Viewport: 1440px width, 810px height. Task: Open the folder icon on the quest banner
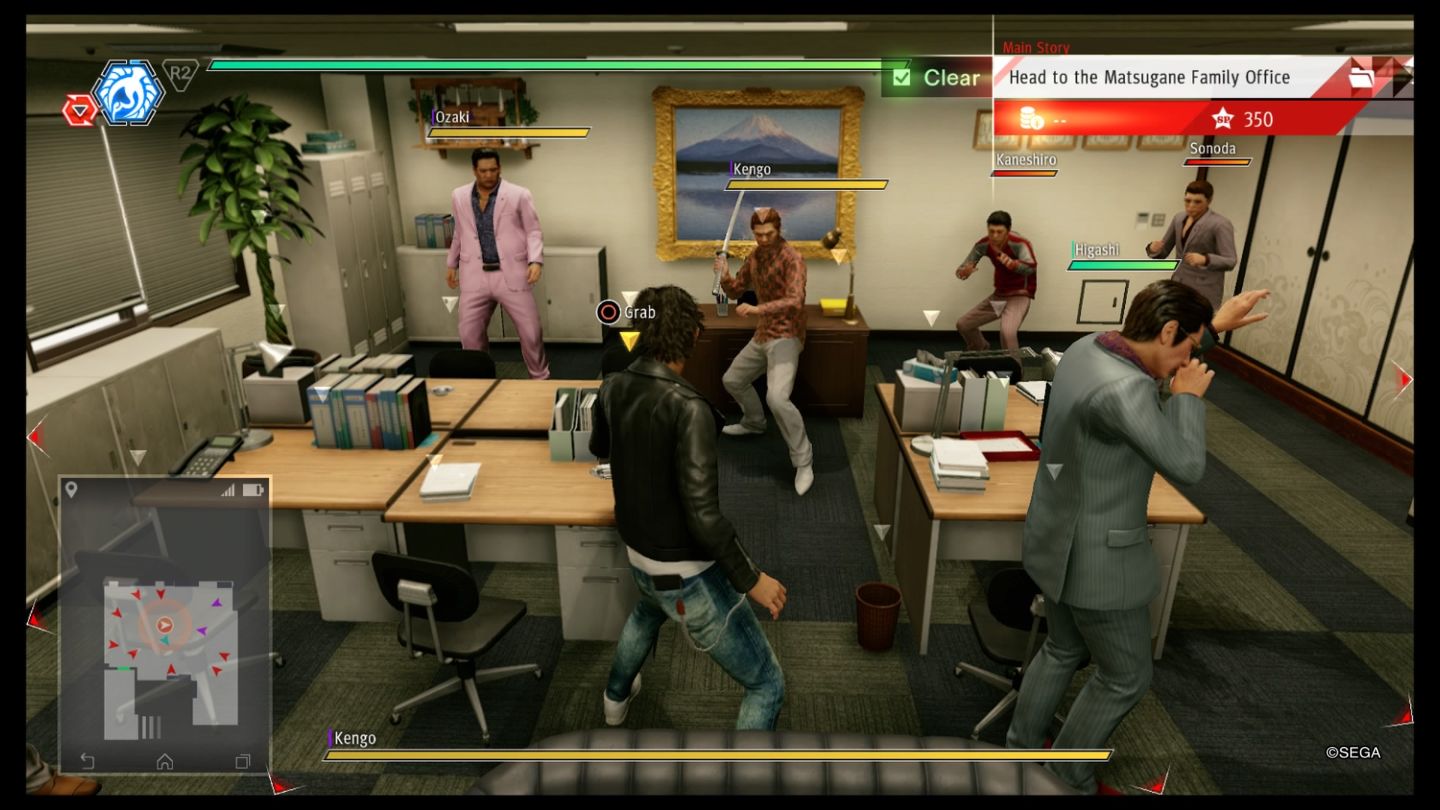pyautogui.click(x=1360, y=79)
